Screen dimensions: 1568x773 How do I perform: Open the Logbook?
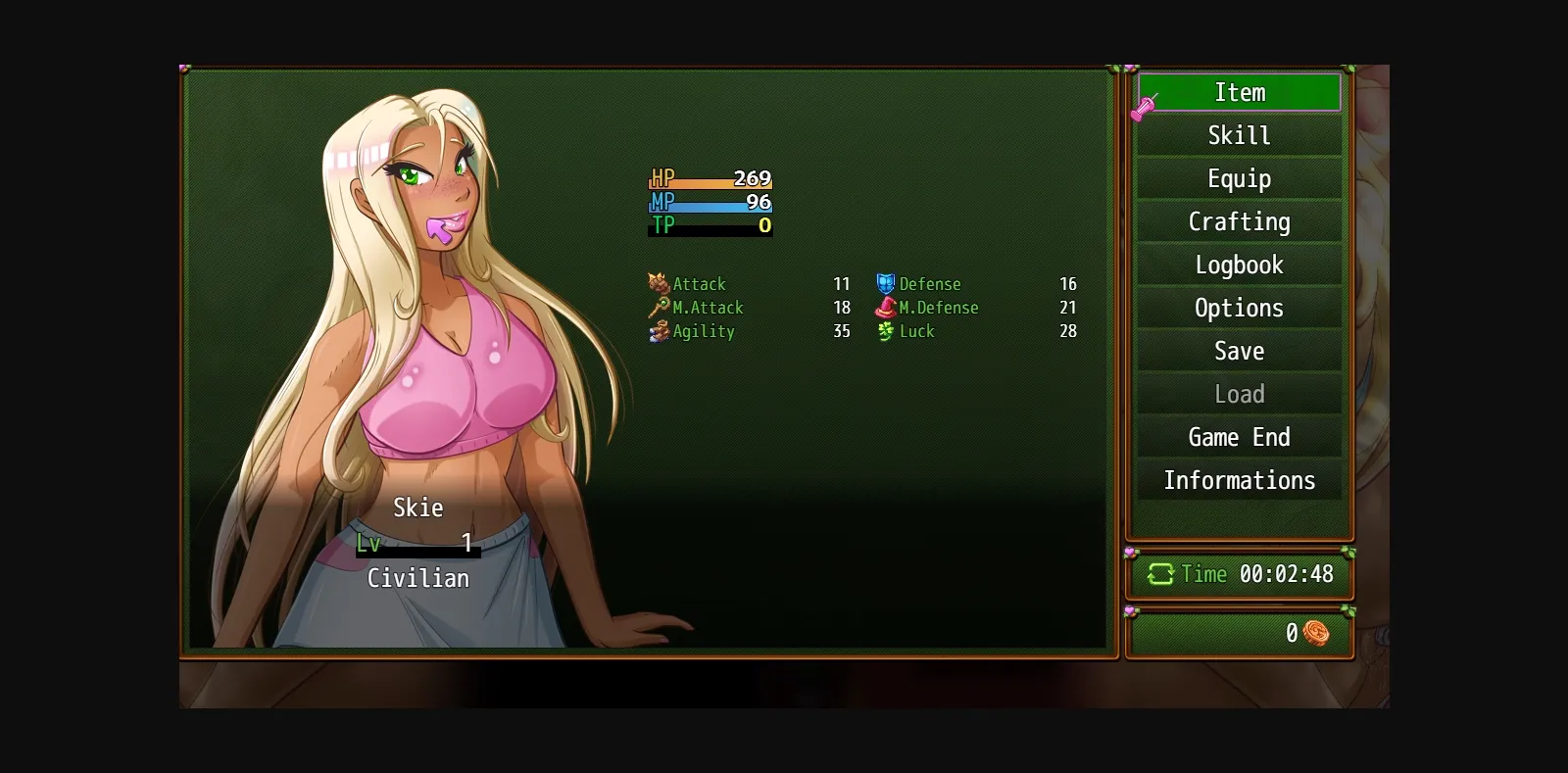(x=1239, y=265)
